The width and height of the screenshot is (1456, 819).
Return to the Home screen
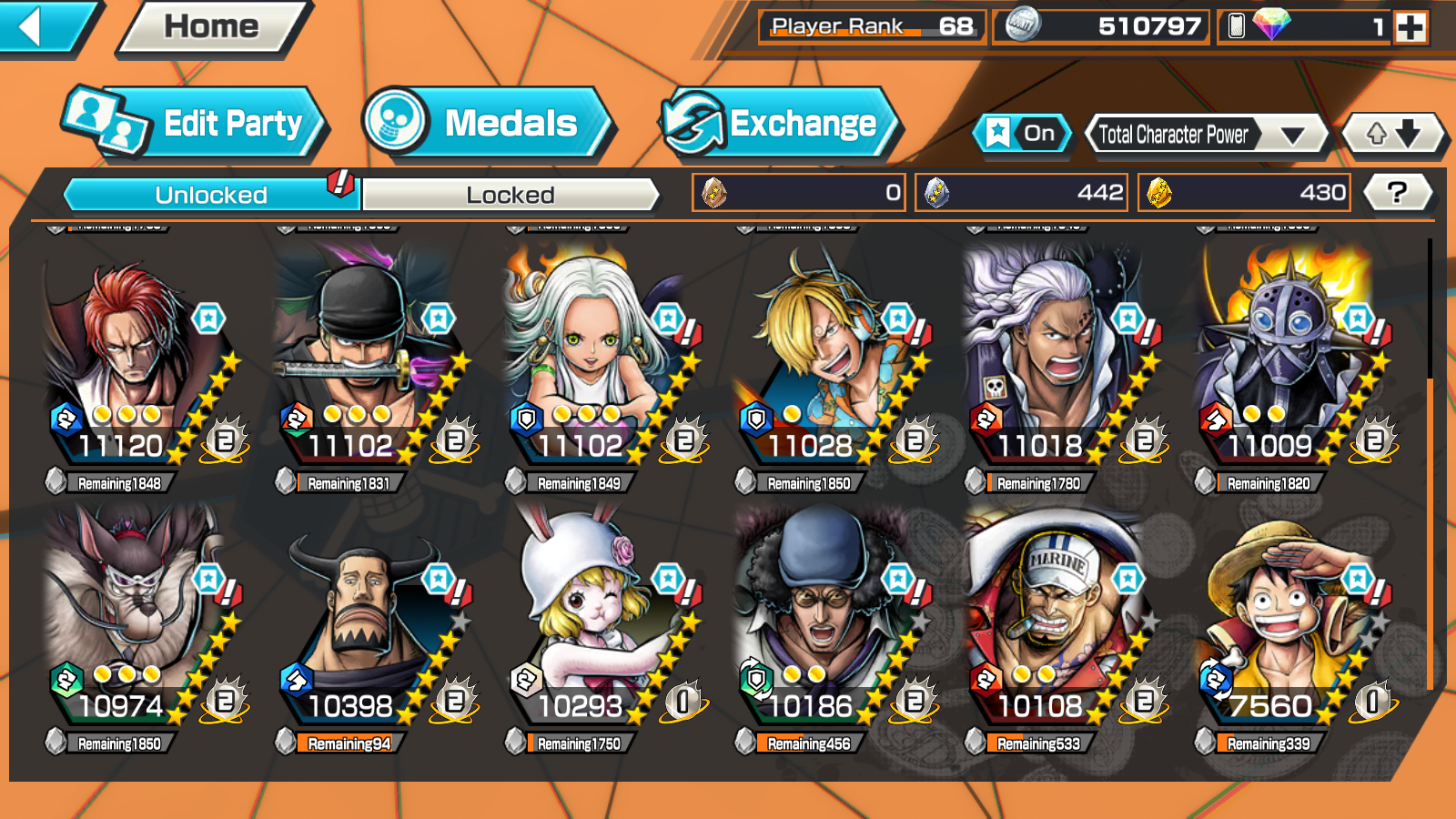[212, 27]
